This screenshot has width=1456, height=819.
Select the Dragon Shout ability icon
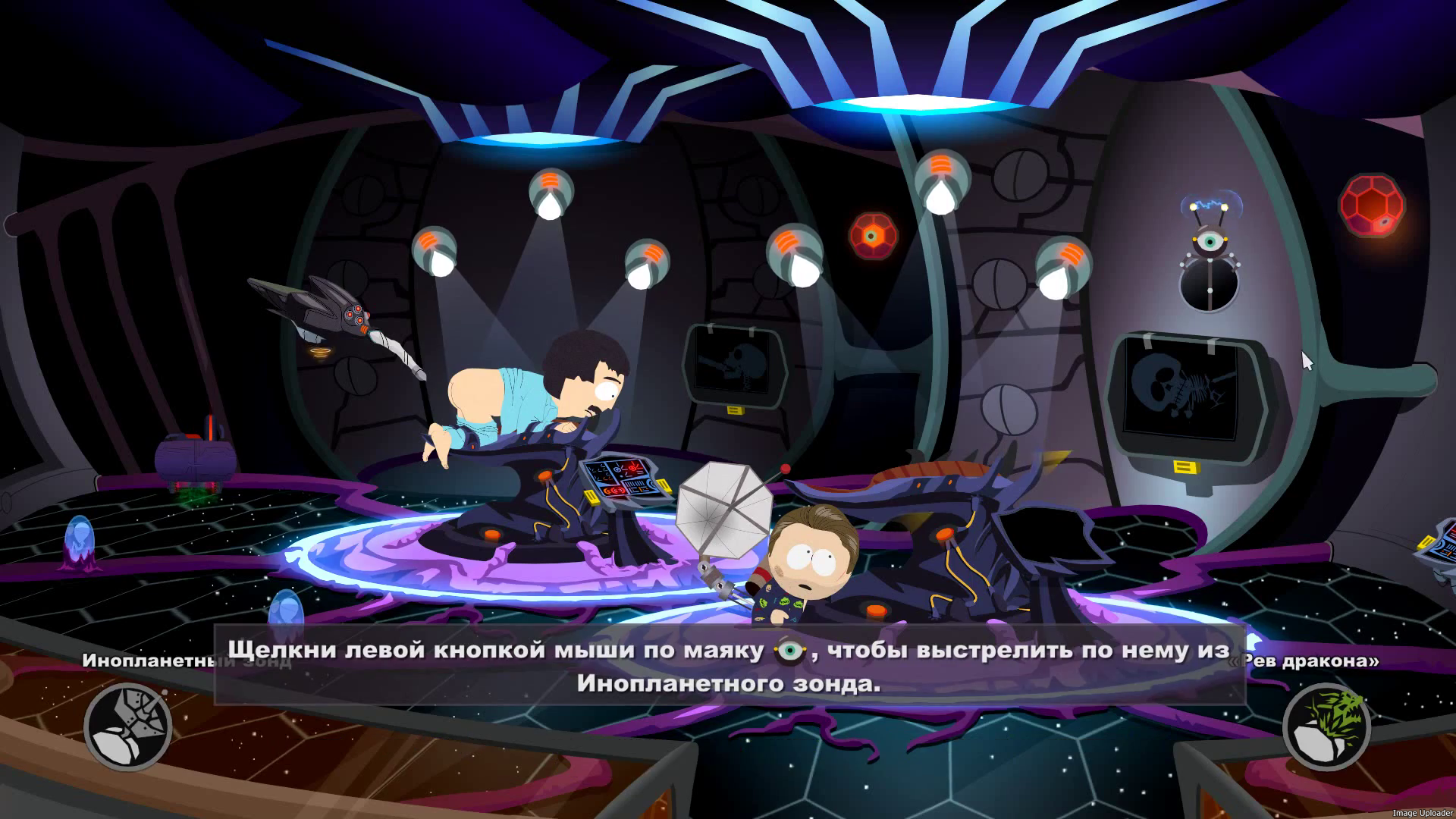click(1326, 726)
